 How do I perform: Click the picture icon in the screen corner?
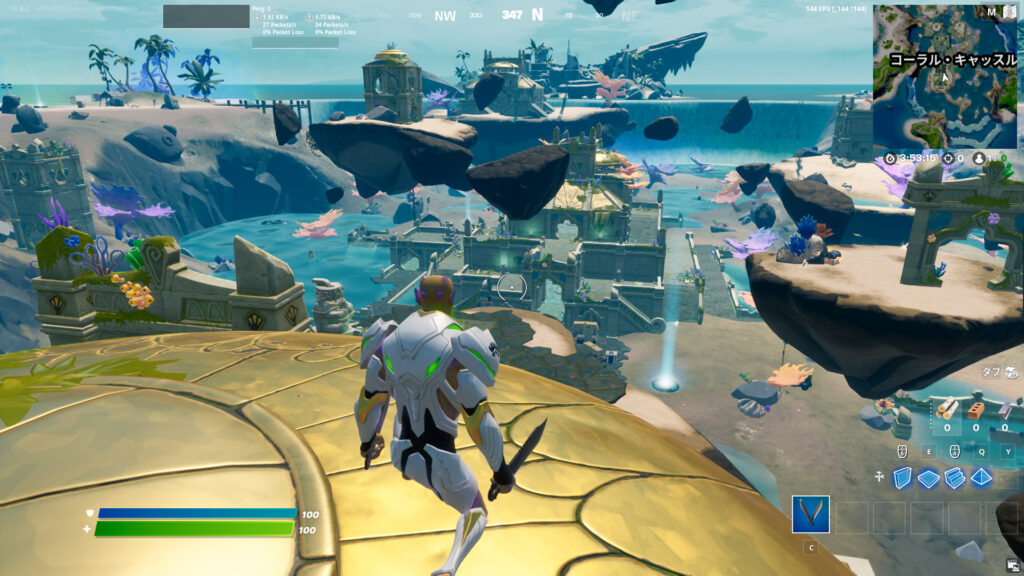1014,566
